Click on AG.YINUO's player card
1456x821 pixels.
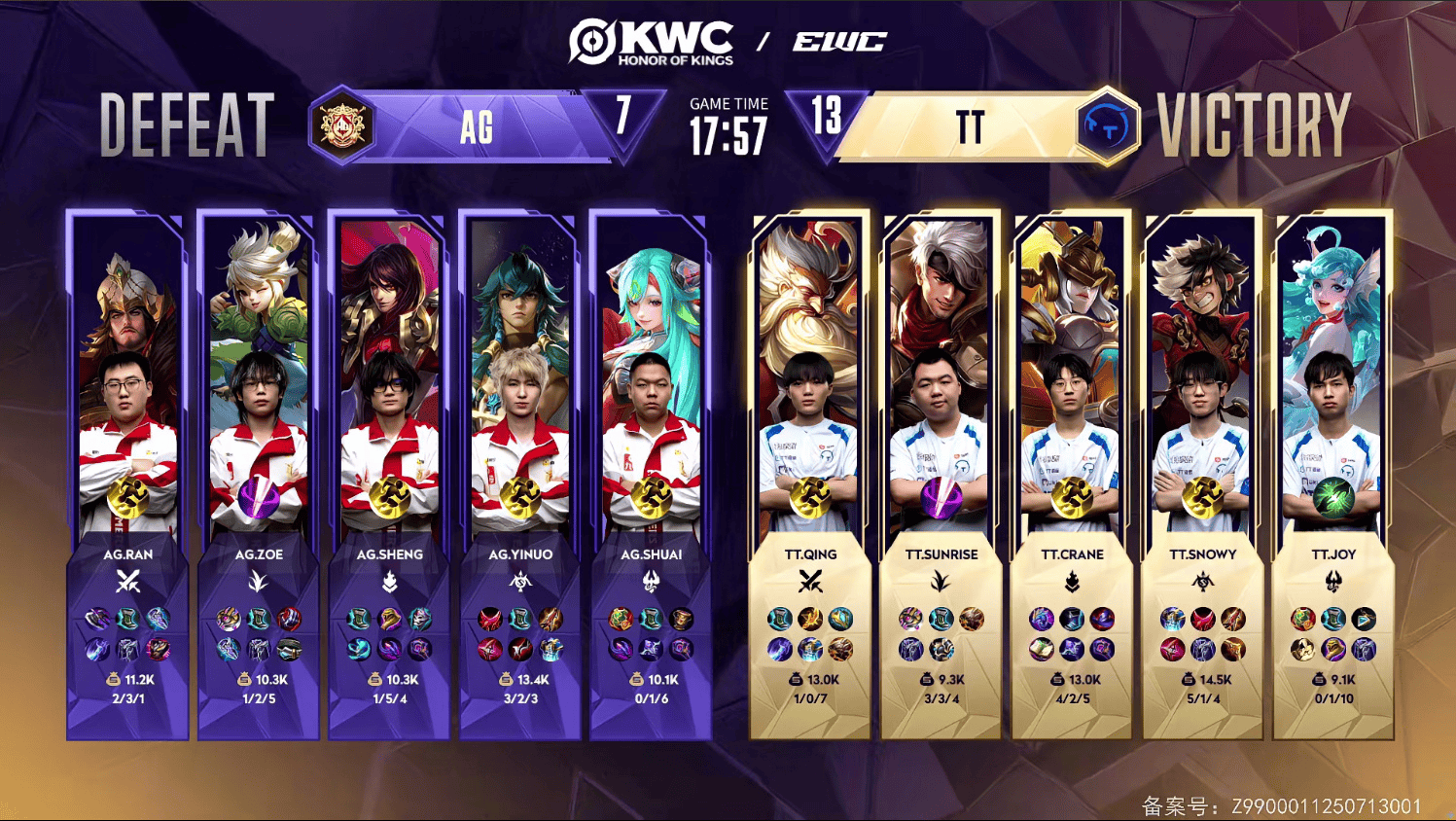coord(520,475)
